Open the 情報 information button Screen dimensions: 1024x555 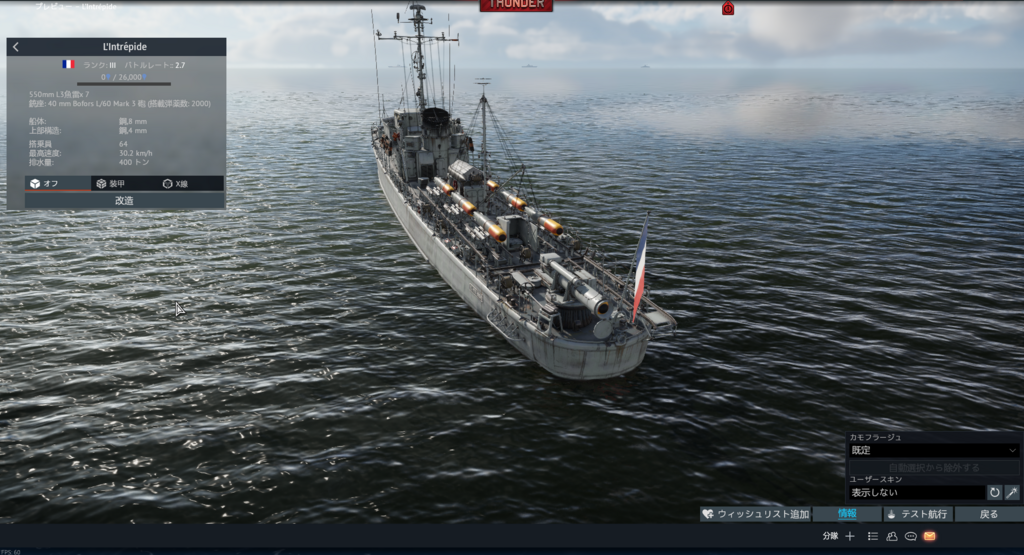pos(846,514)
